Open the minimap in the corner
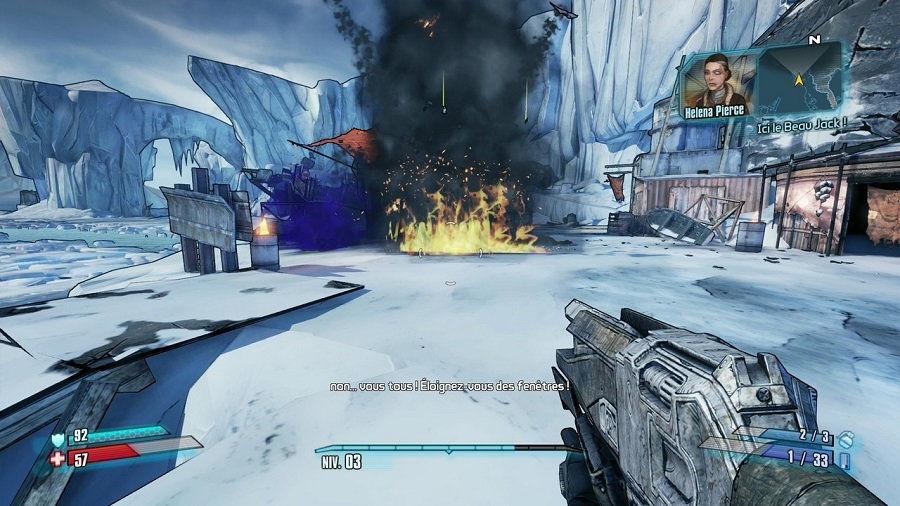The width and height of the screenshot is (900, 506). 801,79
